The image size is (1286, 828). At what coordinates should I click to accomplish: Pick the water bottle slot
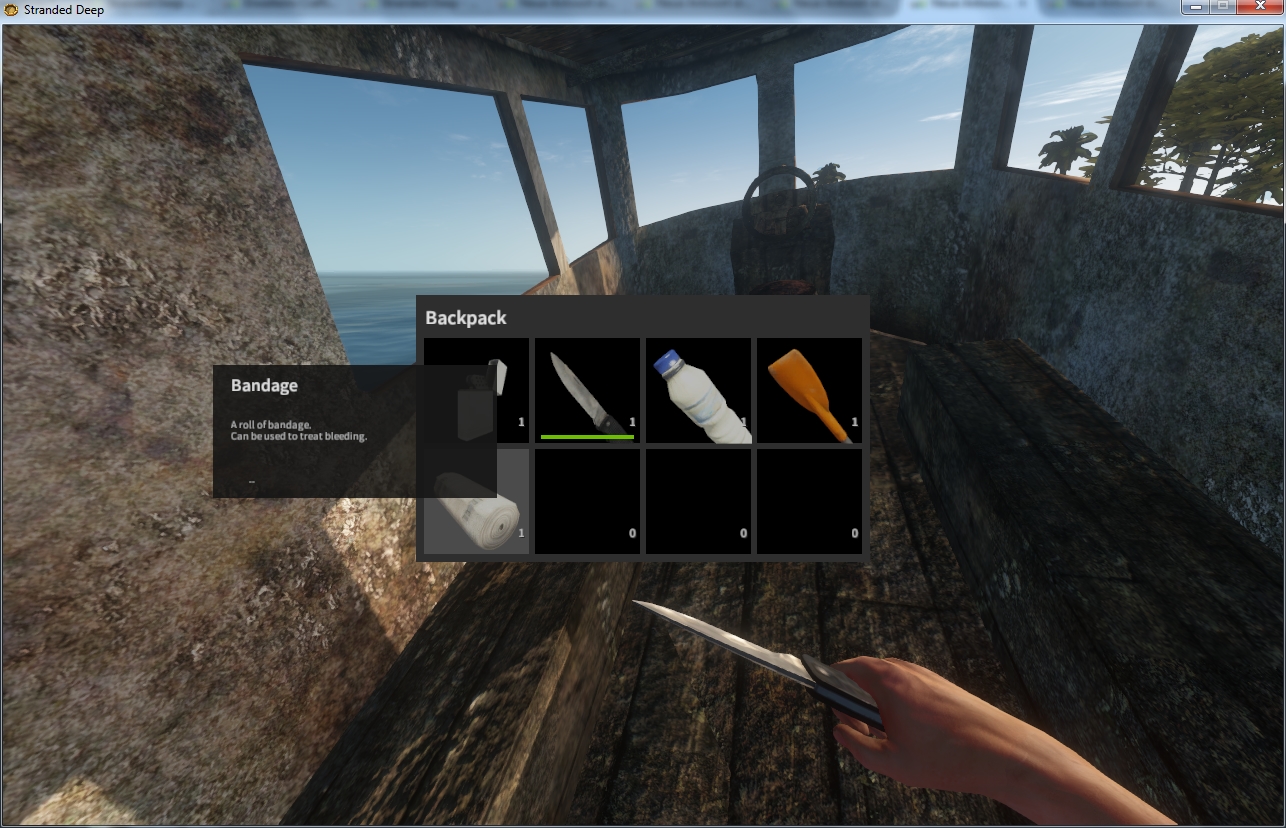tap(698, 390)
